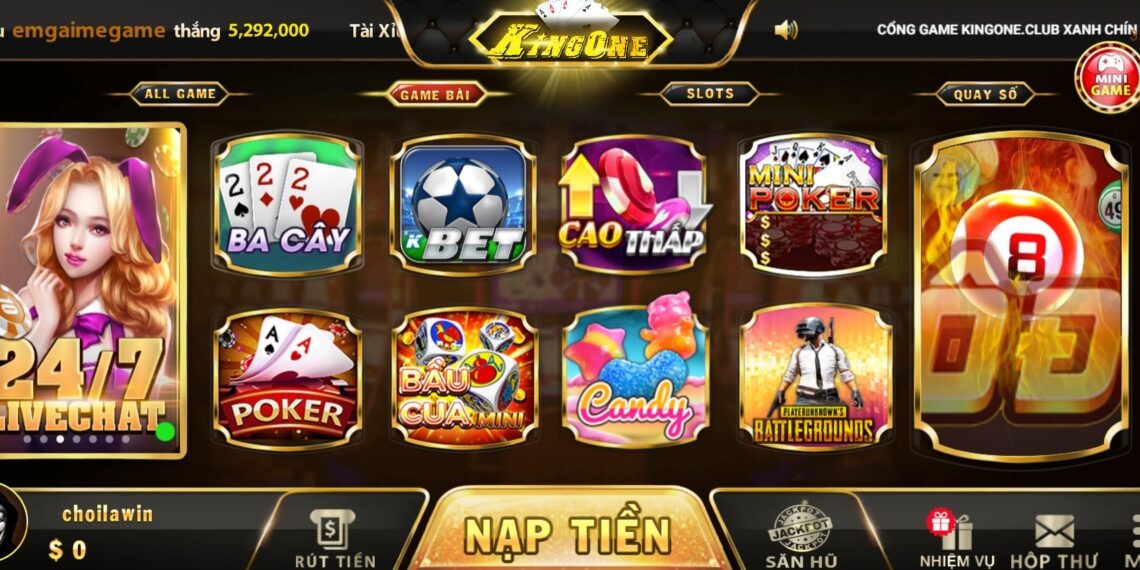The image size is (1140, 570).
Task: Choose the Cao Thấp game tile
Action: tap(633, 205)
